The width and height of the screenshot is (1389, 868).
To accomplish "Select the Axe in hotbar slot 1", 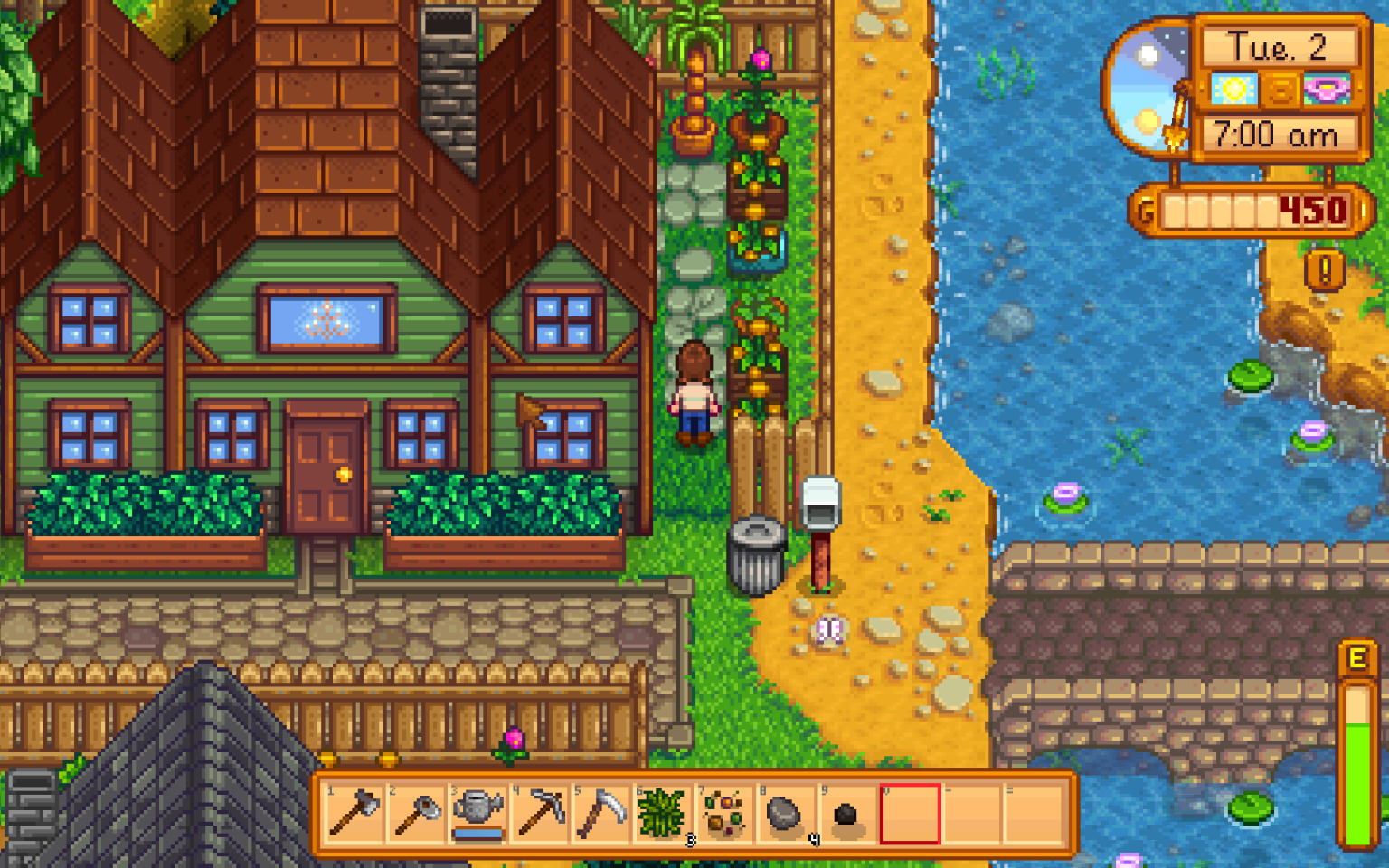I will pos(353,816).
